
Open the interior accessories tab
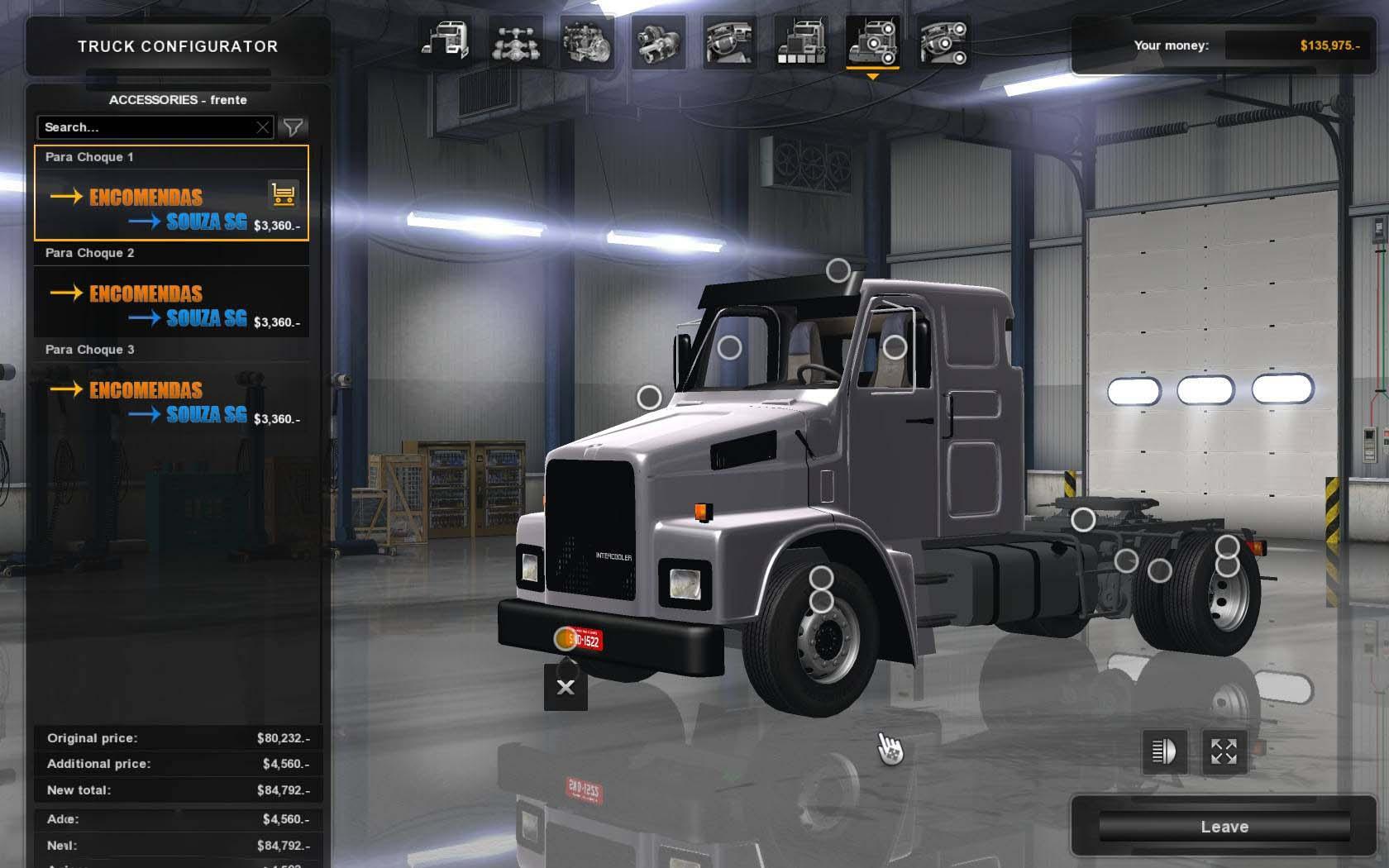click(x=943, y=41)
